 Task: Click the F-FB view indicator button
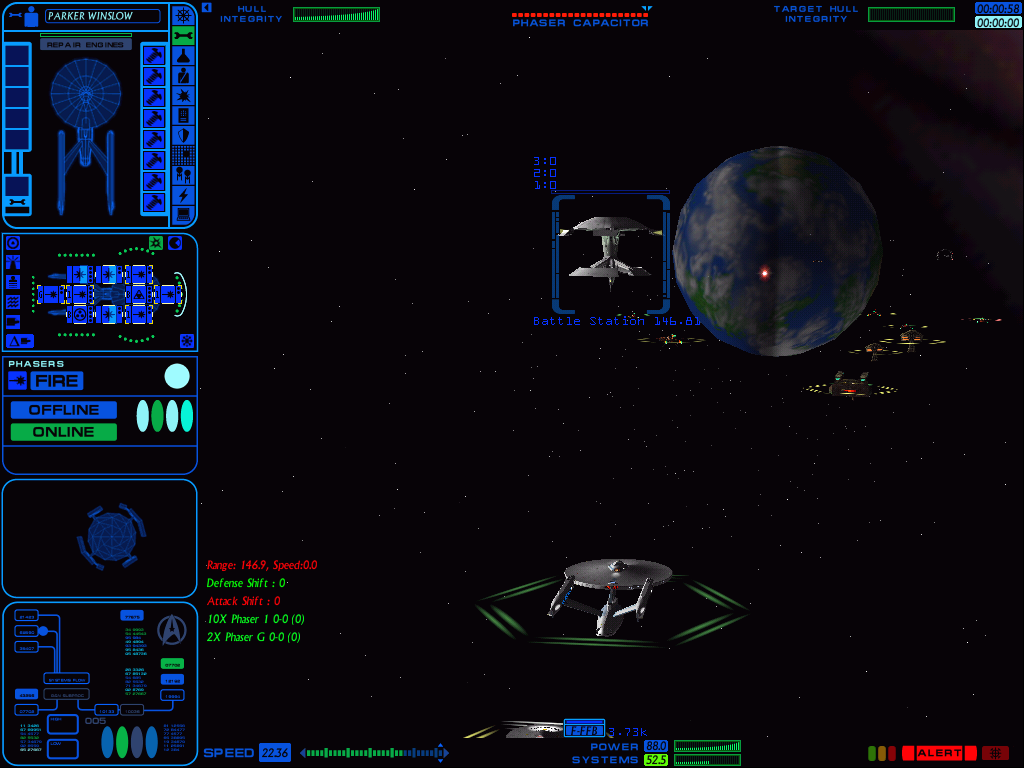[x=584, y=731]
